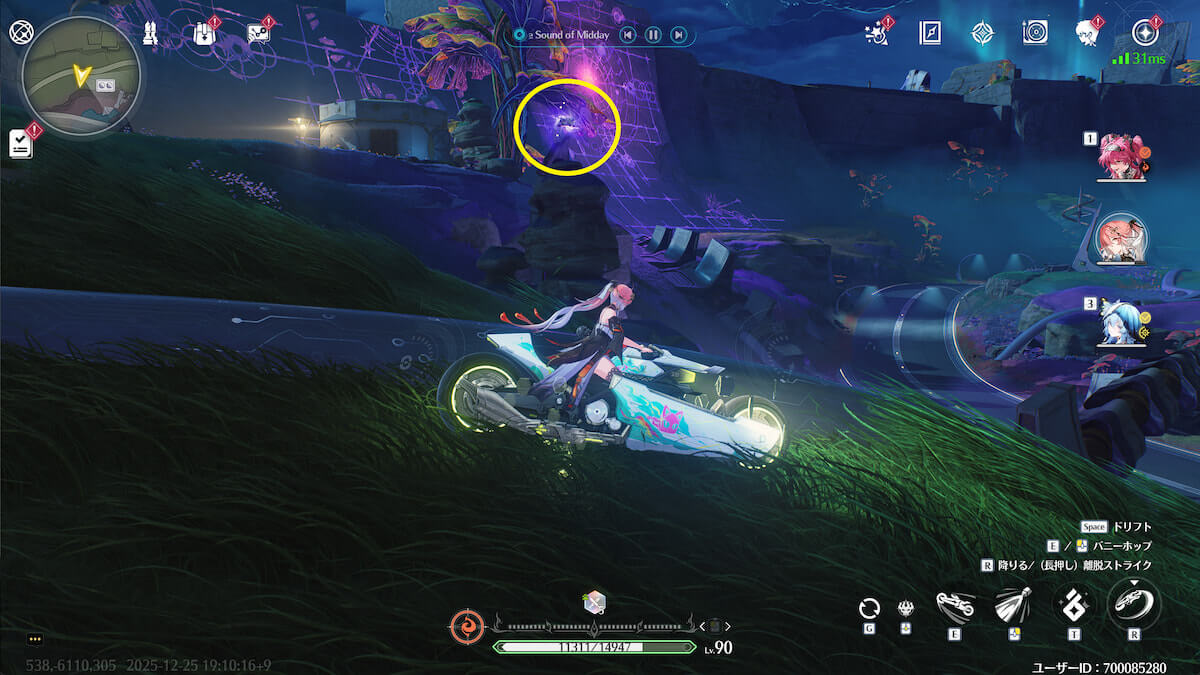Open the quest checklist icon below the minimap
The height and width of the screenshot is (675, 1200).
point(21,143)
